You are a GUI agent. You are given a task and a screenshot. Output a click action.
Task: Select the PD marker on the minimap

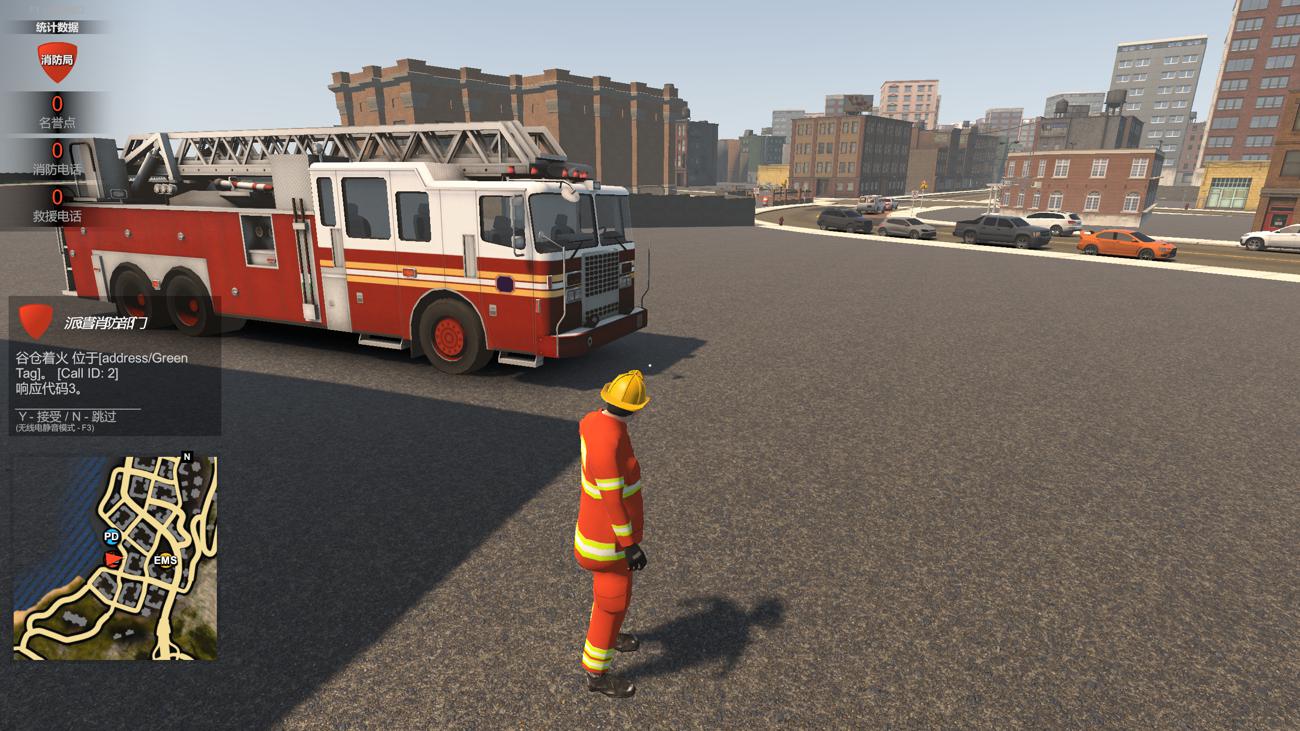click(x=111, y=537)
